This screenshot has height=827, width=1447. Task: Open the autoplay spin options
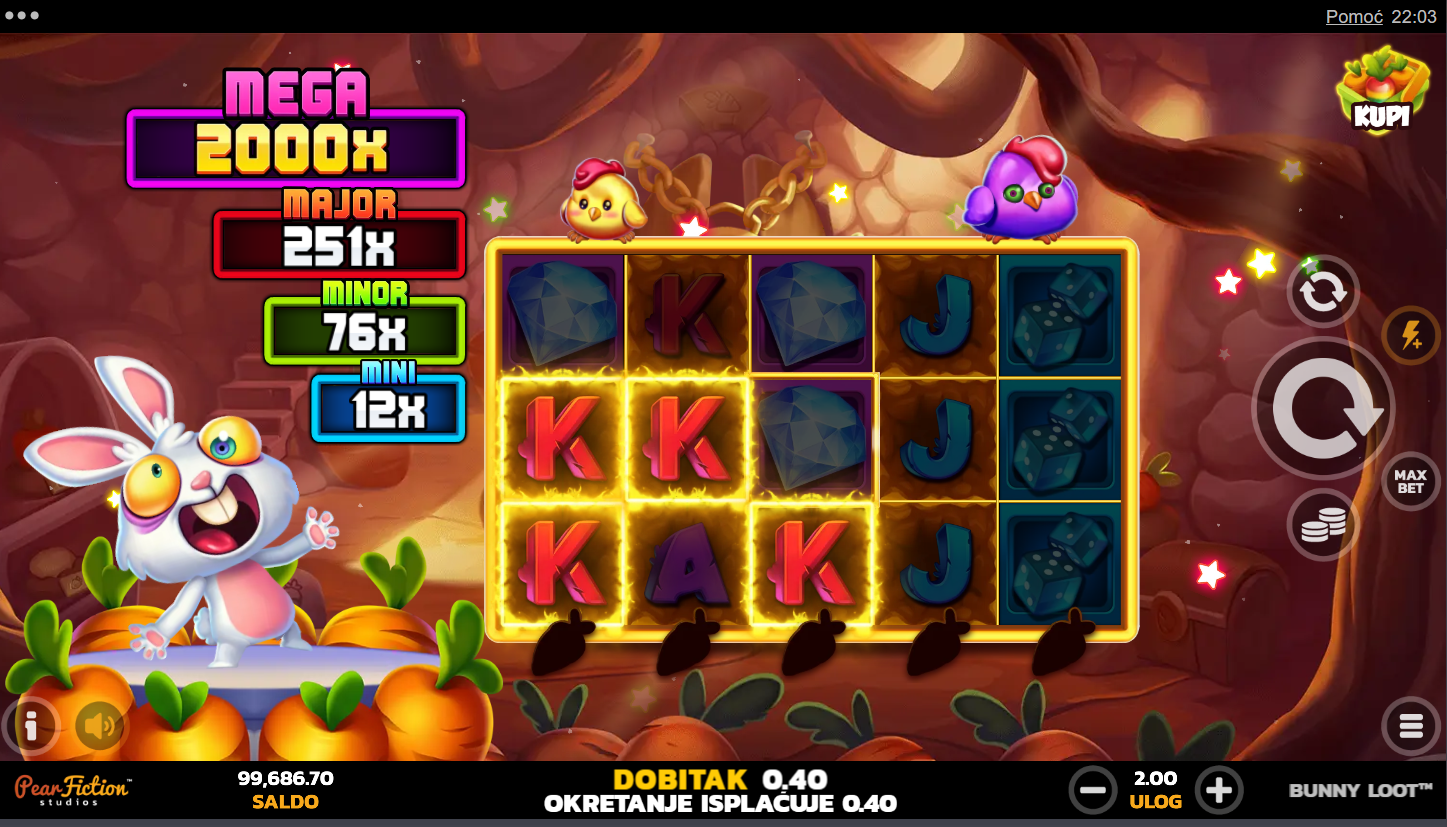point(1322,292)
